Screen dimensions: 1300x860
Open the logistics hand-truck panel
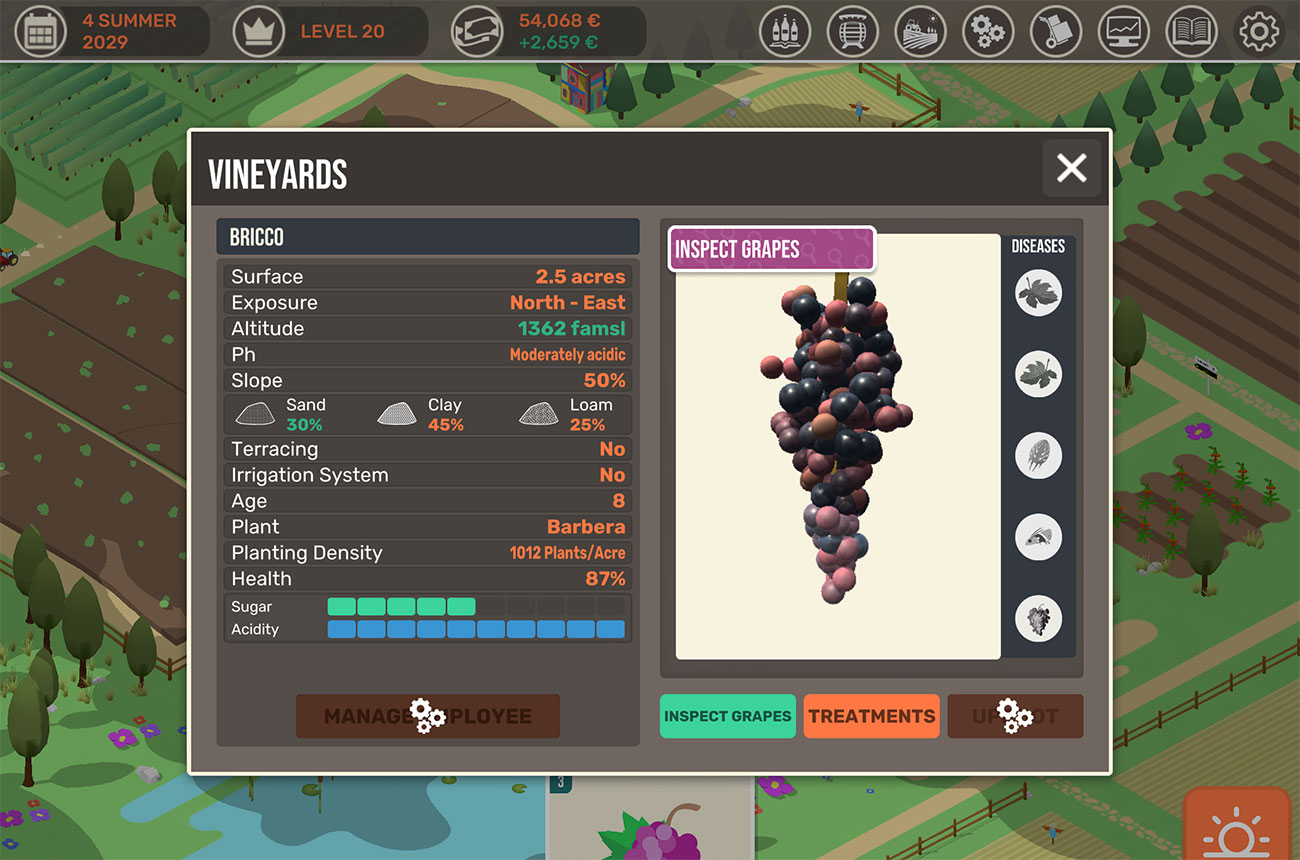(1056, 31)
